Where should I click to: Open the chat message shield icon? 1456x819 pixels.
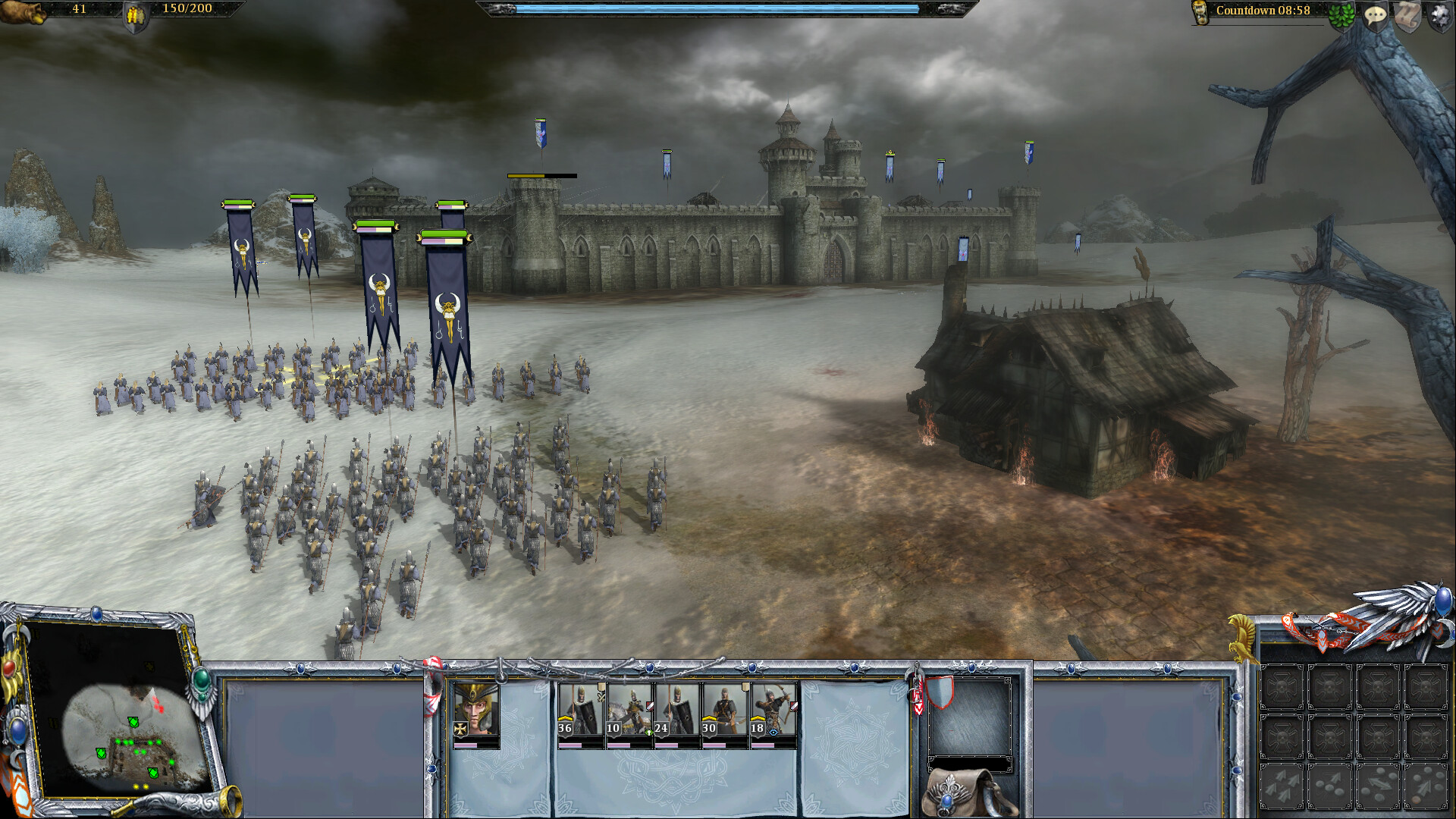1376,15
